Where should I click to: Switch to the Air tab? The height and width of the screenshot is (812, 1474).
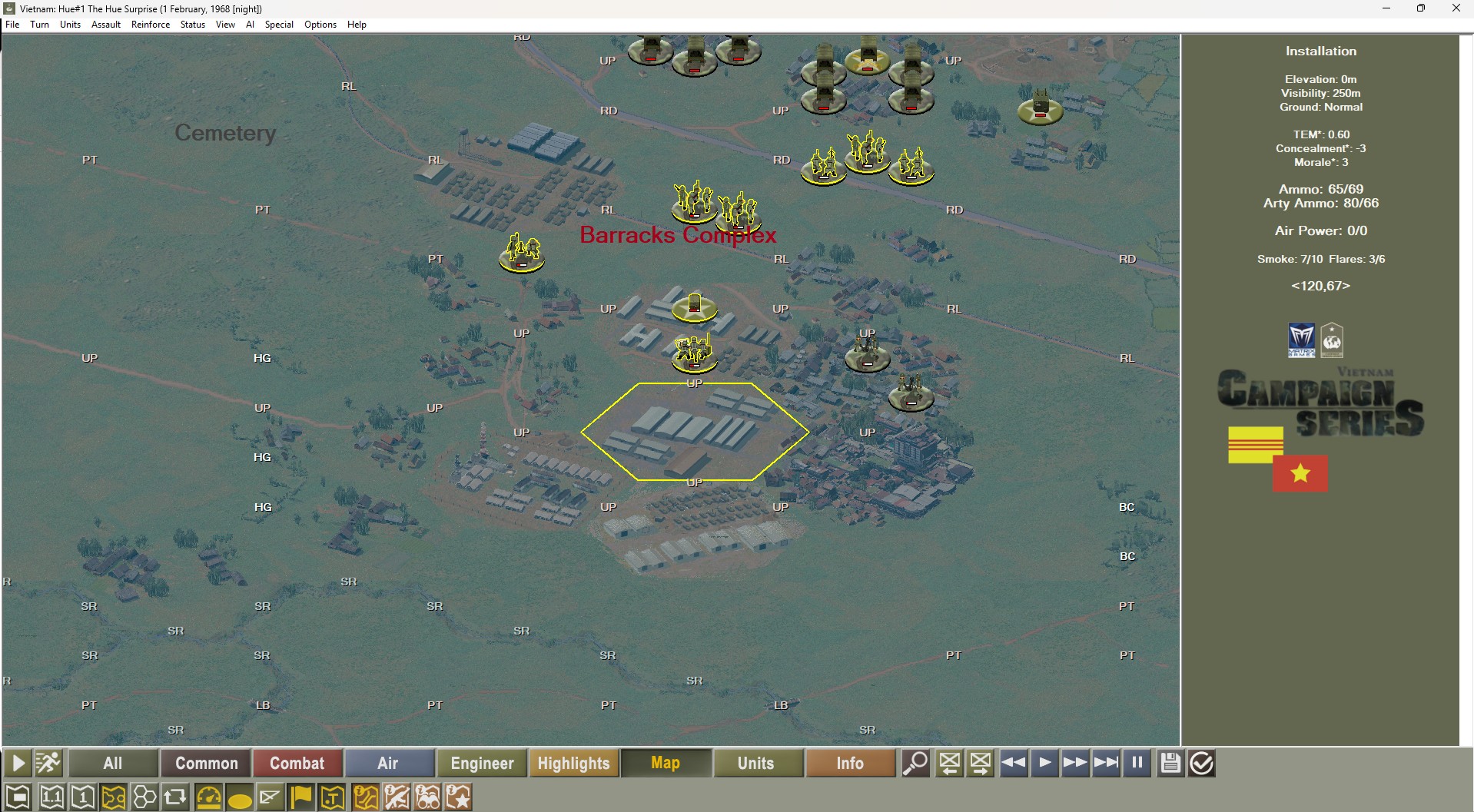390,763
